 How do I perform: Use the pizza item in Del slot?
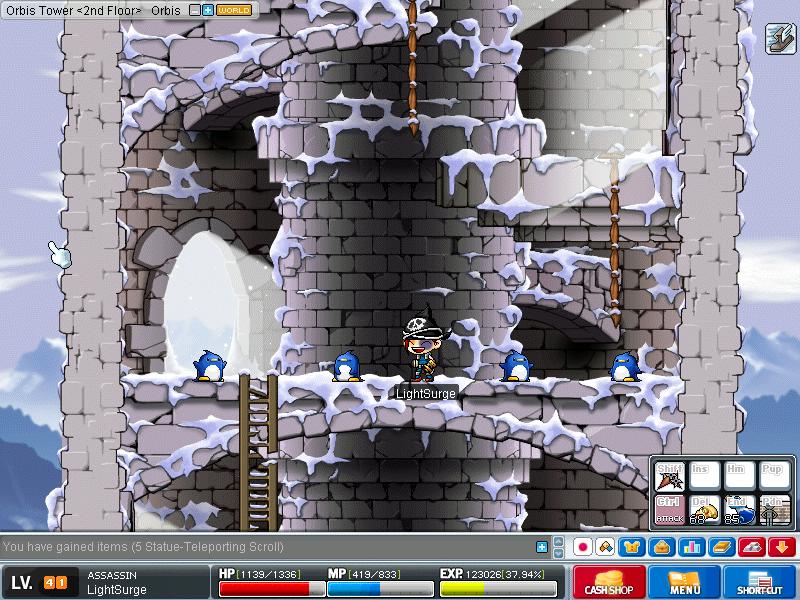pyautogui.click(x=704, y=510)
